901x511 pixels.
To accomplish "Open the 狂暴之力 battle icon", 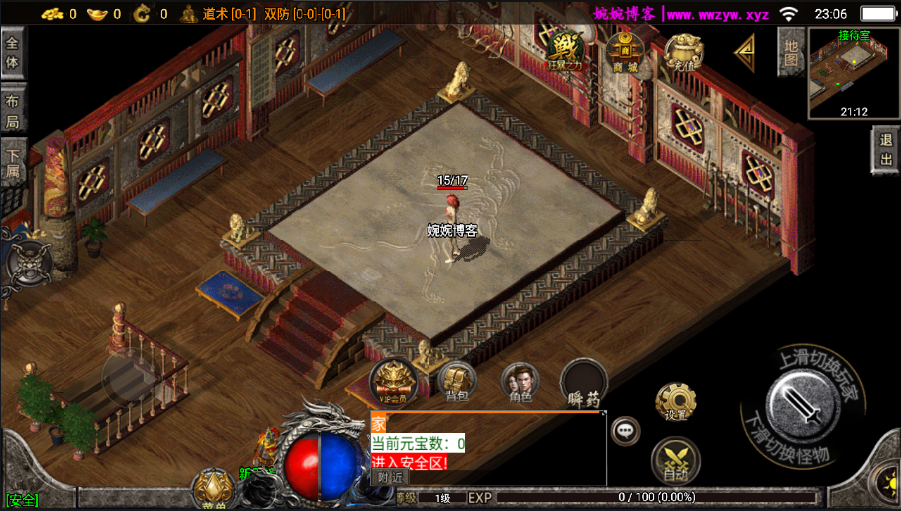I will 566,50.
